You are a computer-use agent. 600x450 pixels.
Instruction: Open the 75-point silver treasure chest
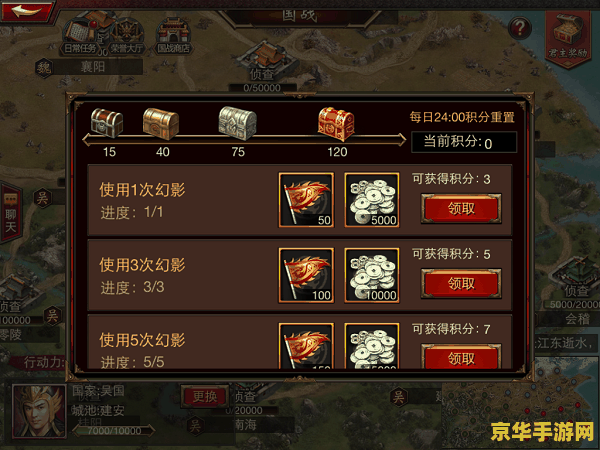coord(237,125)
